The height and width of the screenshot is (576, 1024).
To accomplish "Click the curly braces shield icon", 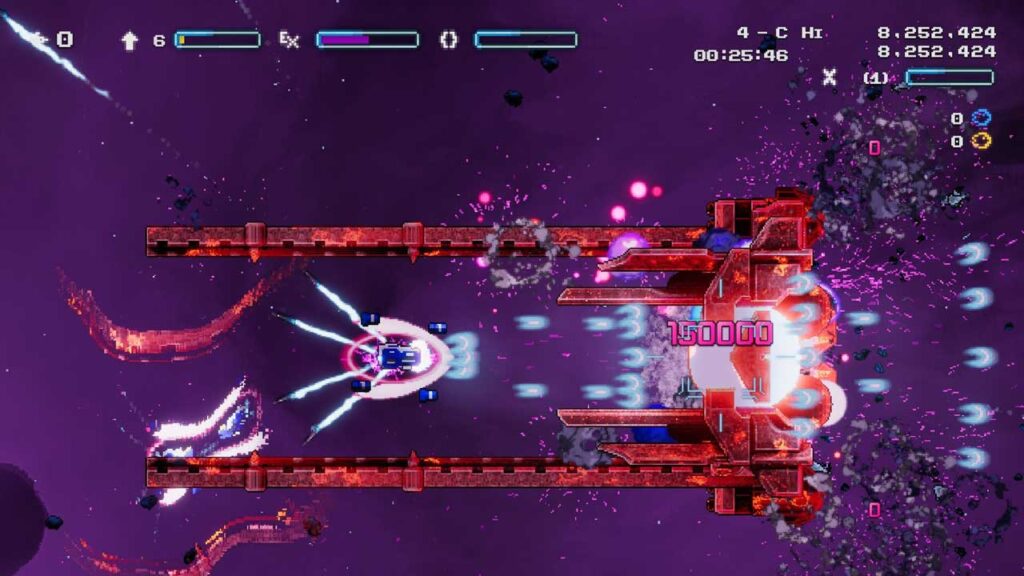I will point(449,40).
